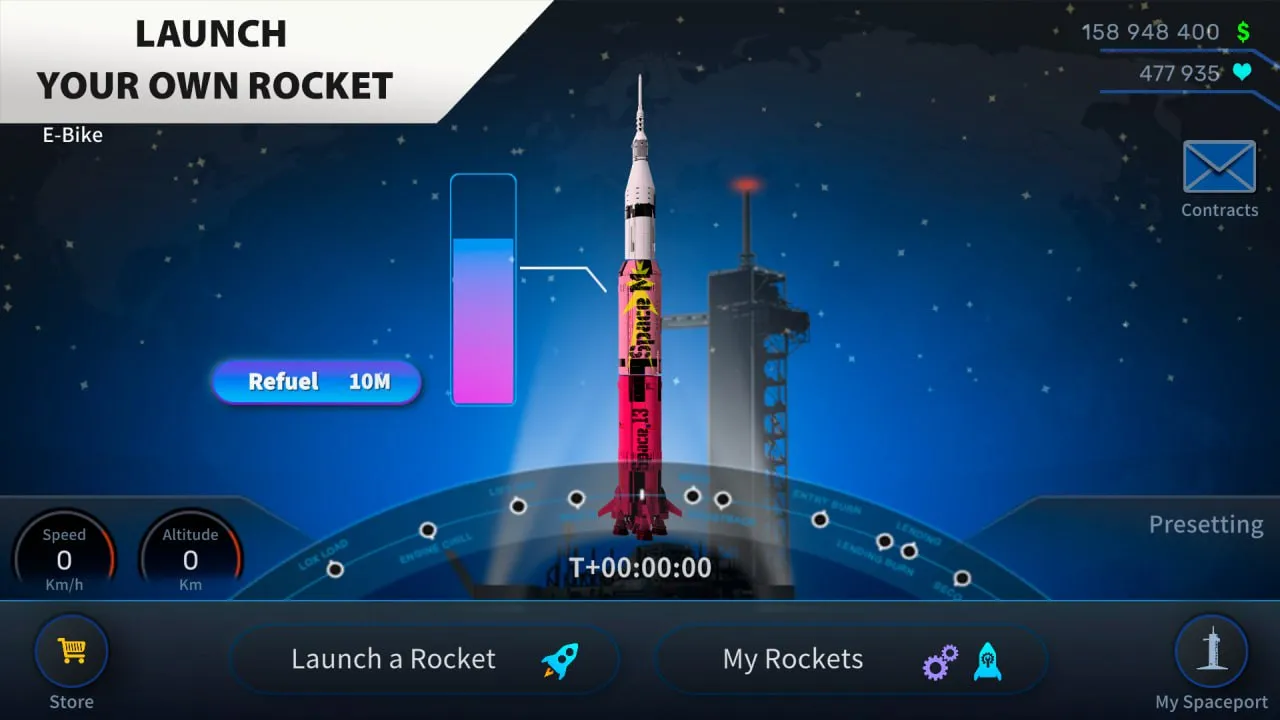Start Launch a Rocket
The image size is (1280, 720).
click(425, 660)
